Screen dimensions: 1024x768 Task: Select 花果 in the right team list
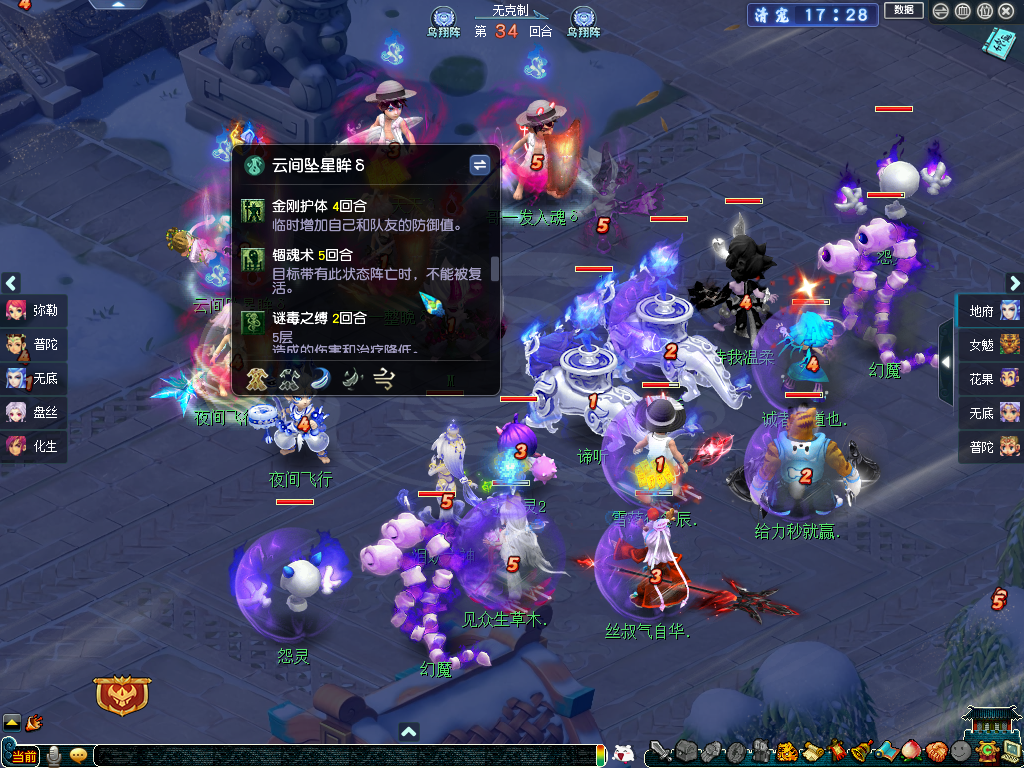pyautogui.click(x=991, y=379)
